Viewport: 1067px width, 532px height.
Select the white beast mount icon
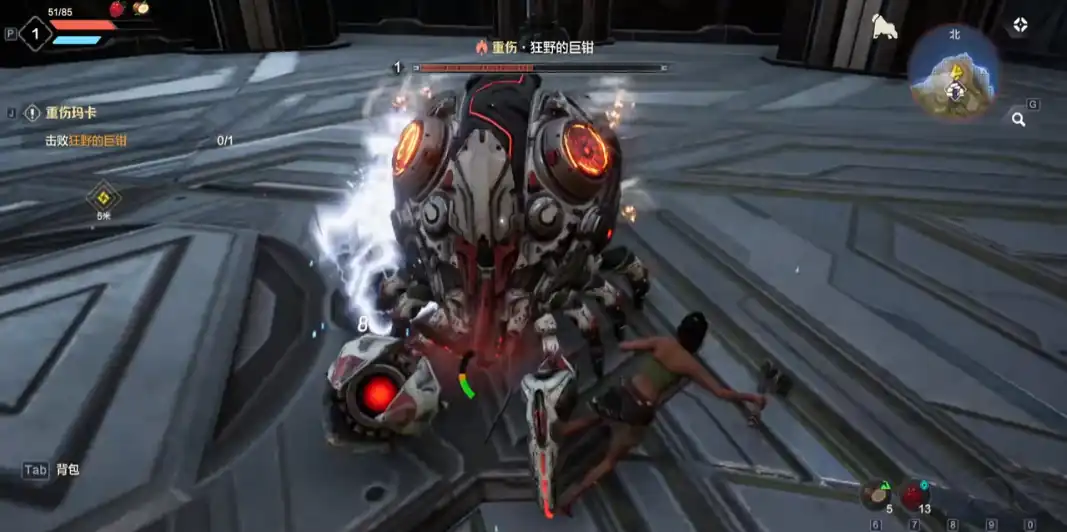tap(884, 27)
